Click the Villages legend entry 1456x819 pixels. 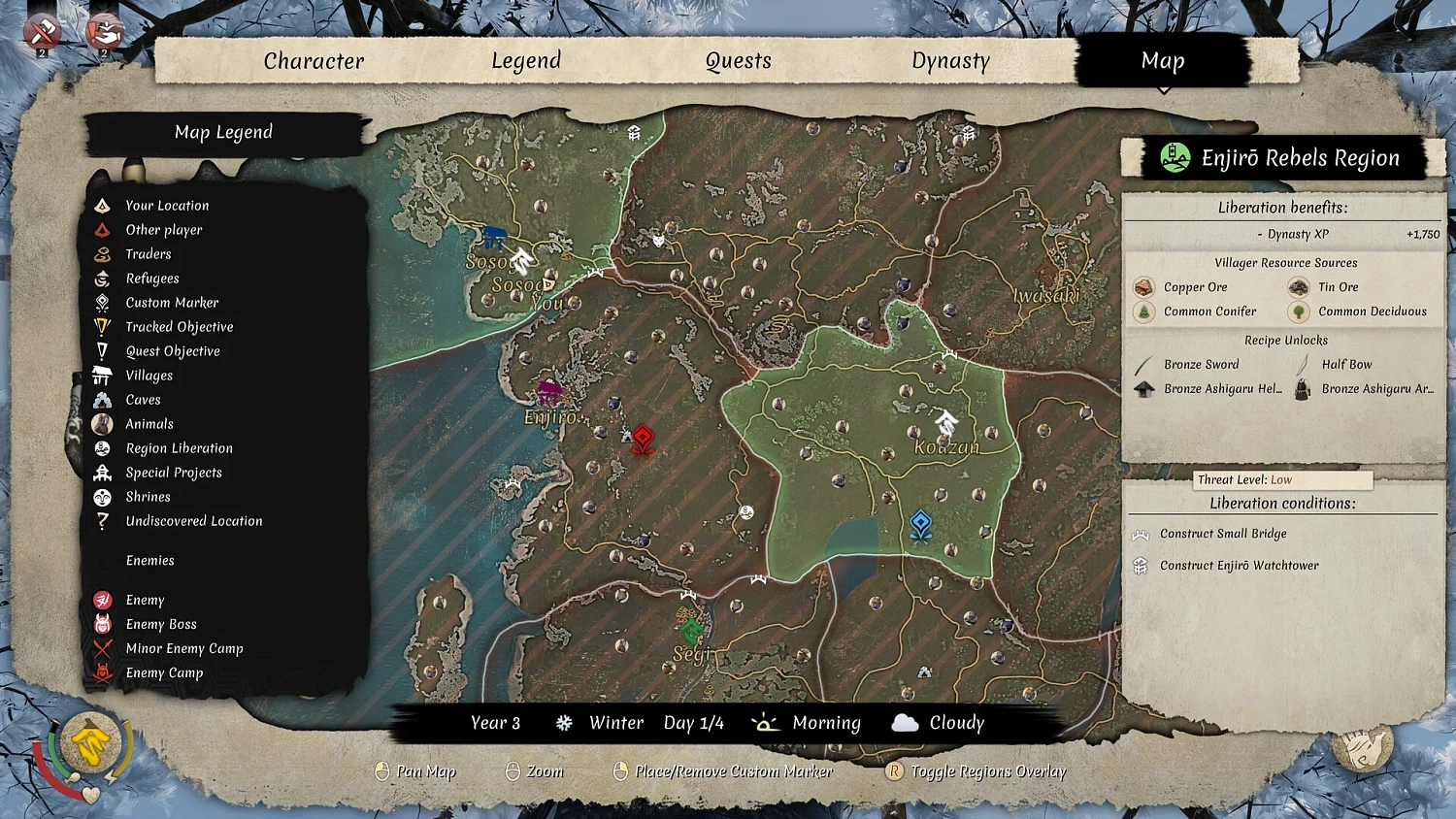[x=149, y=376]
